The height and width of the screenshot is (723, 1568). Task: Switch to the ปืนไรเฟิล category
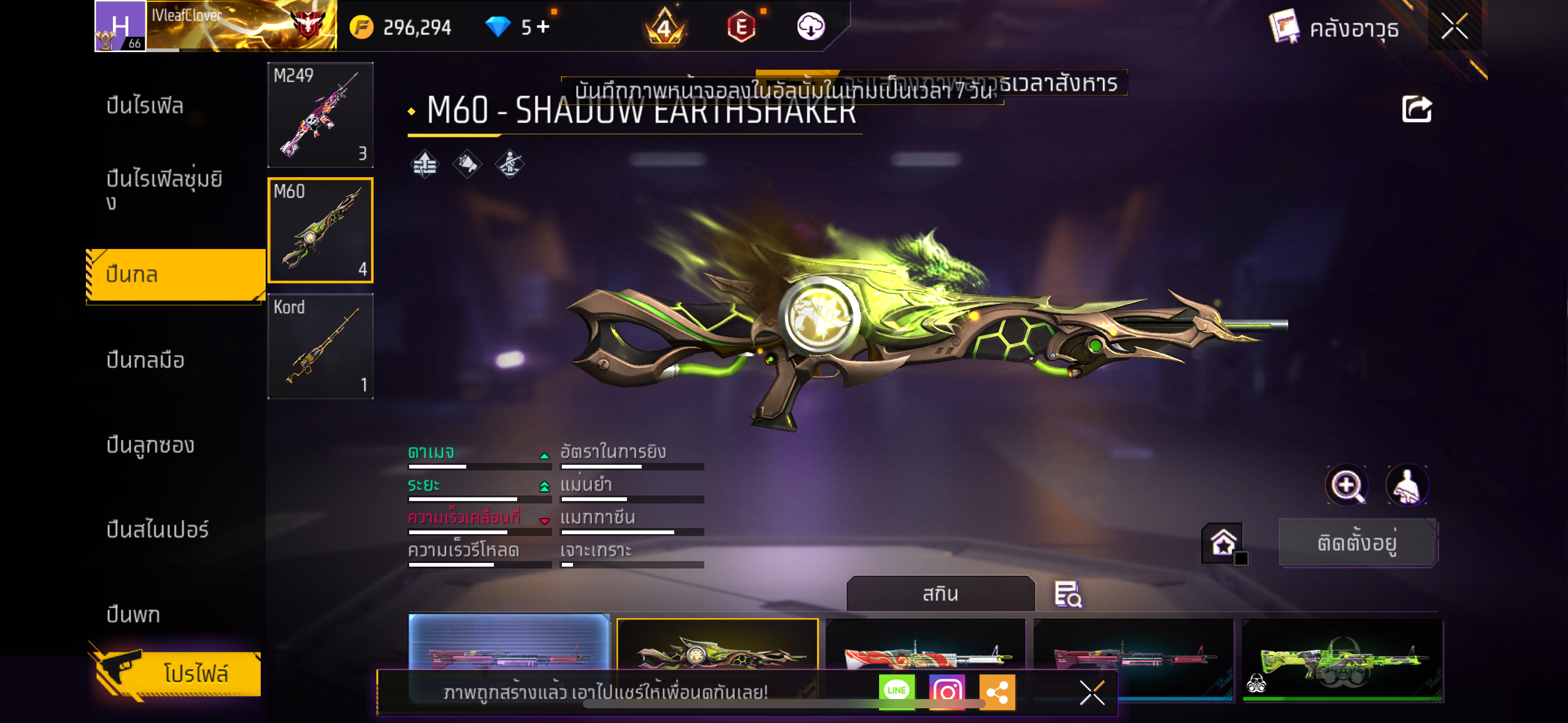pos(145,105)
